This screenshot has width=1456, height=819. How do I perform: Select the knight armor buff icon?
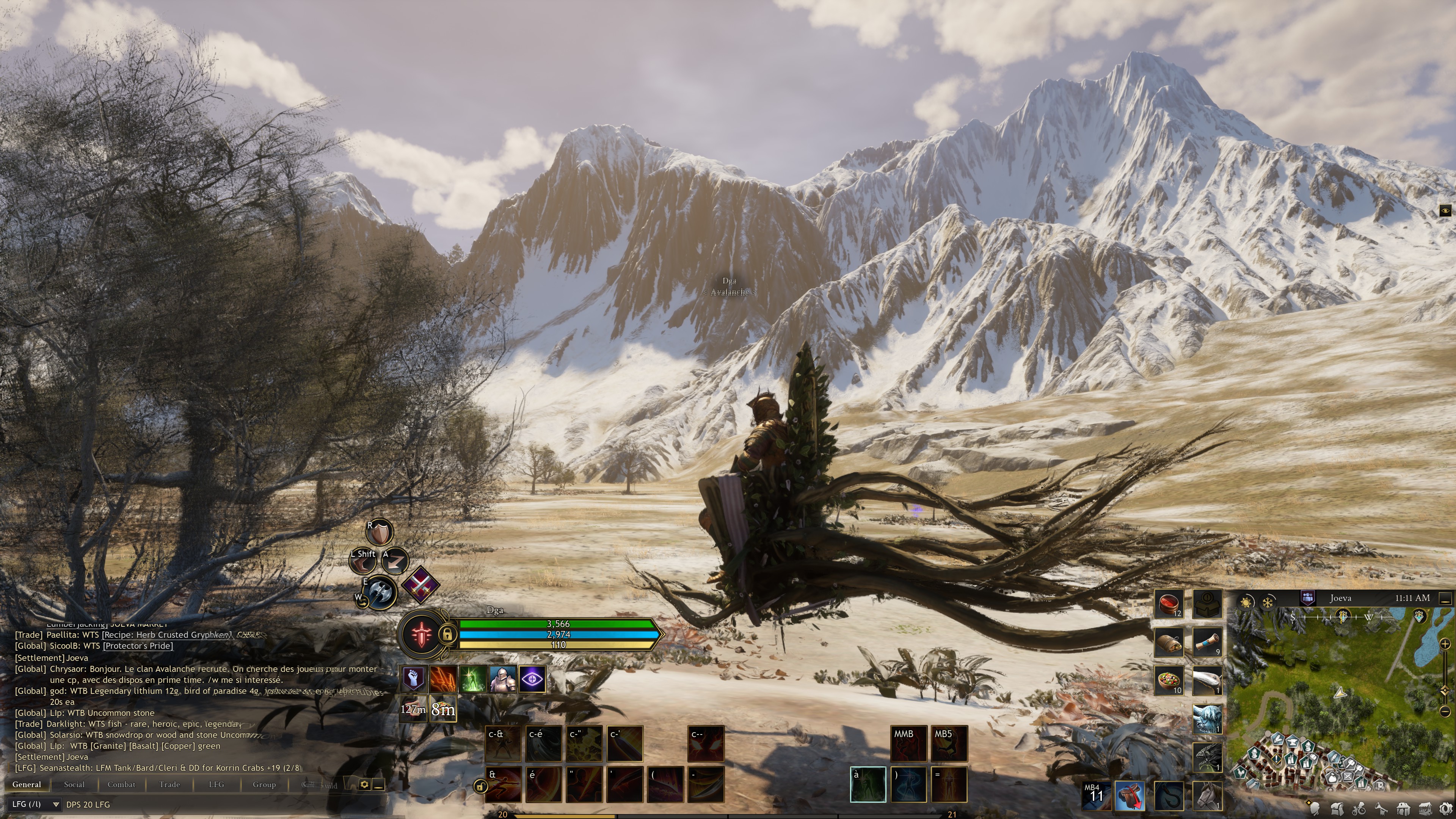pos(502,679)
